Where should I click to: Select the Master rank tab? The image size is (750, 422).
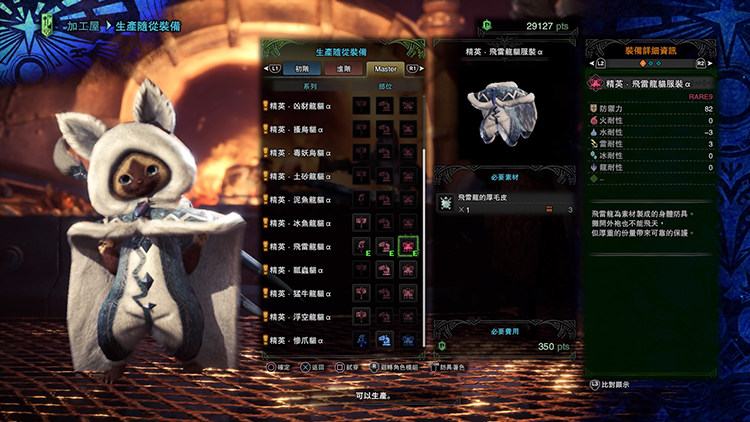point(385,69)
